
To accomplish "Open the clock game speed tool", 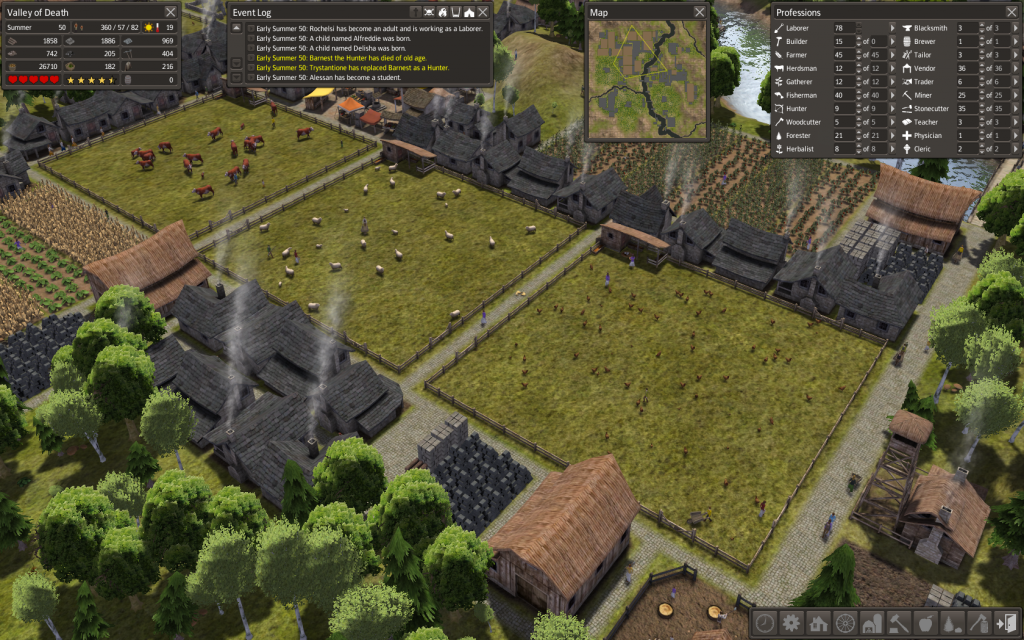I will coord(765,622).
